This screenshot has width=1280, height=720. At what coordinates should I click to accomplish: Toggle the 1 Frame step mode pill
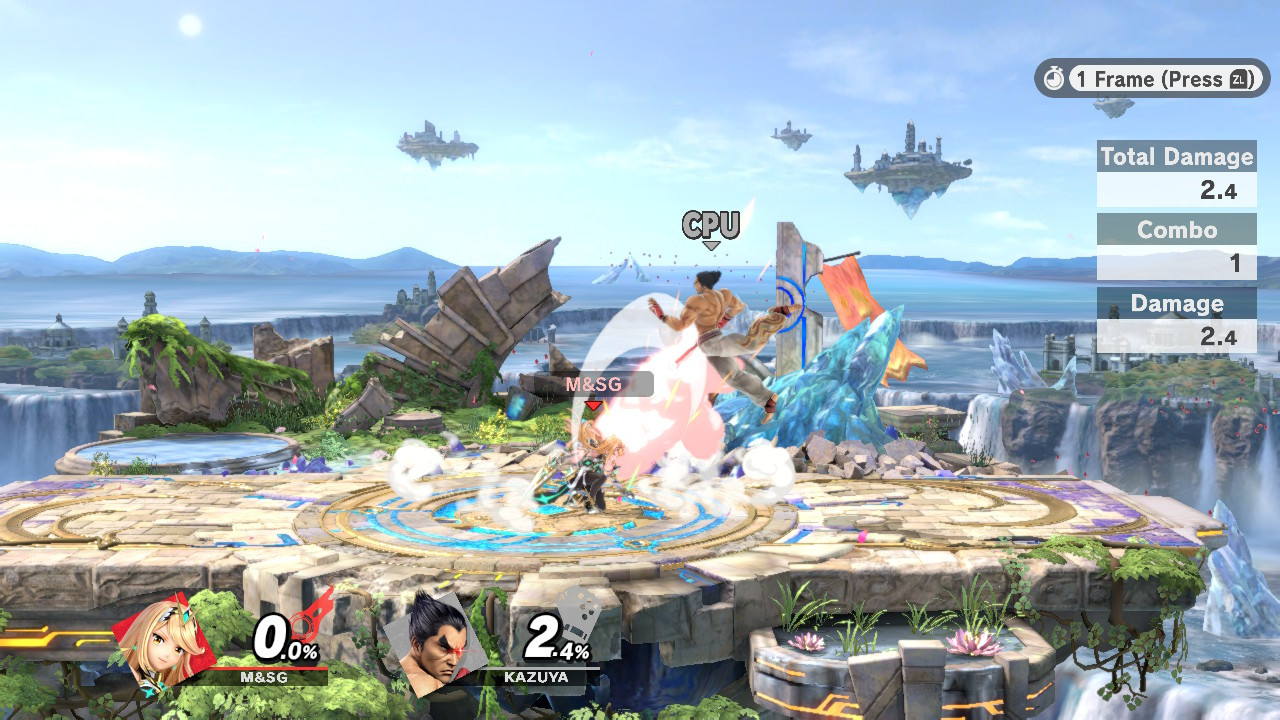pos(1150,79)
